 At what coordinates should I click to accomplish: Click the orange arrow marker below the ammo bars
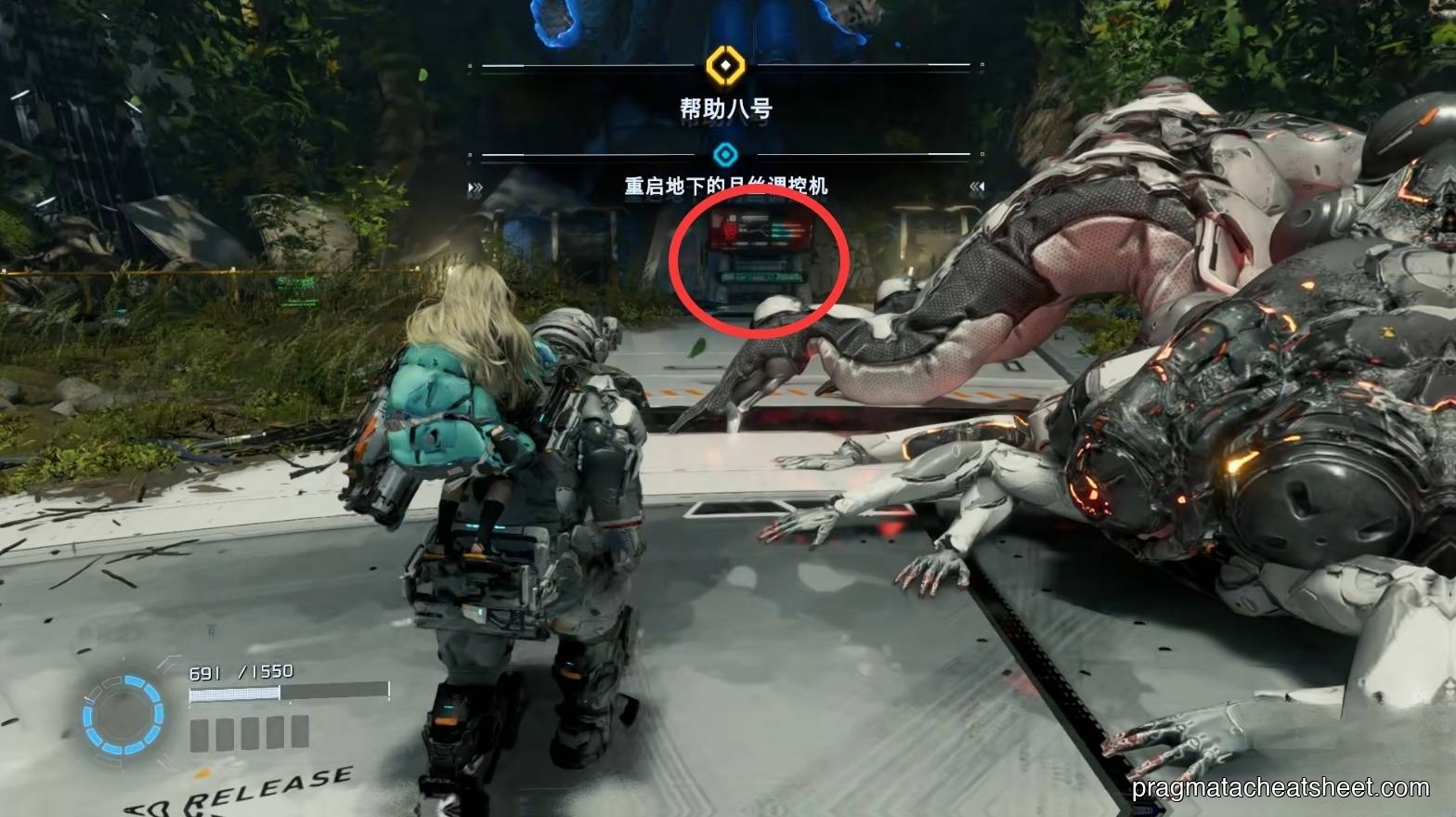(203, 773)
